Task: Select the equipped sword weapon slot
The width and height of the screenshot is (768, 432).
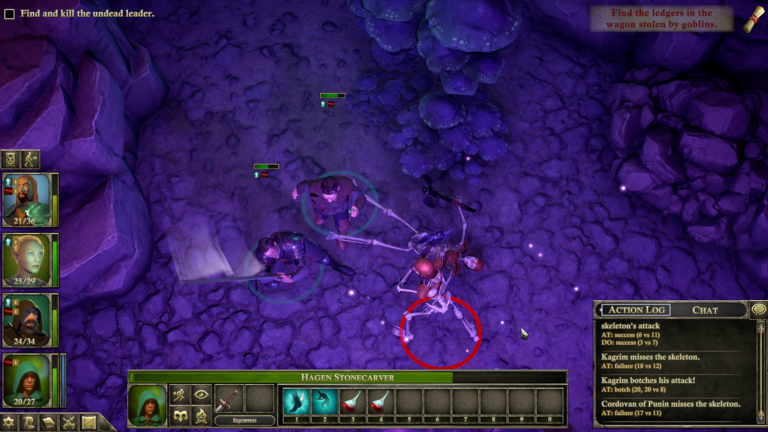Action: pyautogui.click(x=229, y=399)
